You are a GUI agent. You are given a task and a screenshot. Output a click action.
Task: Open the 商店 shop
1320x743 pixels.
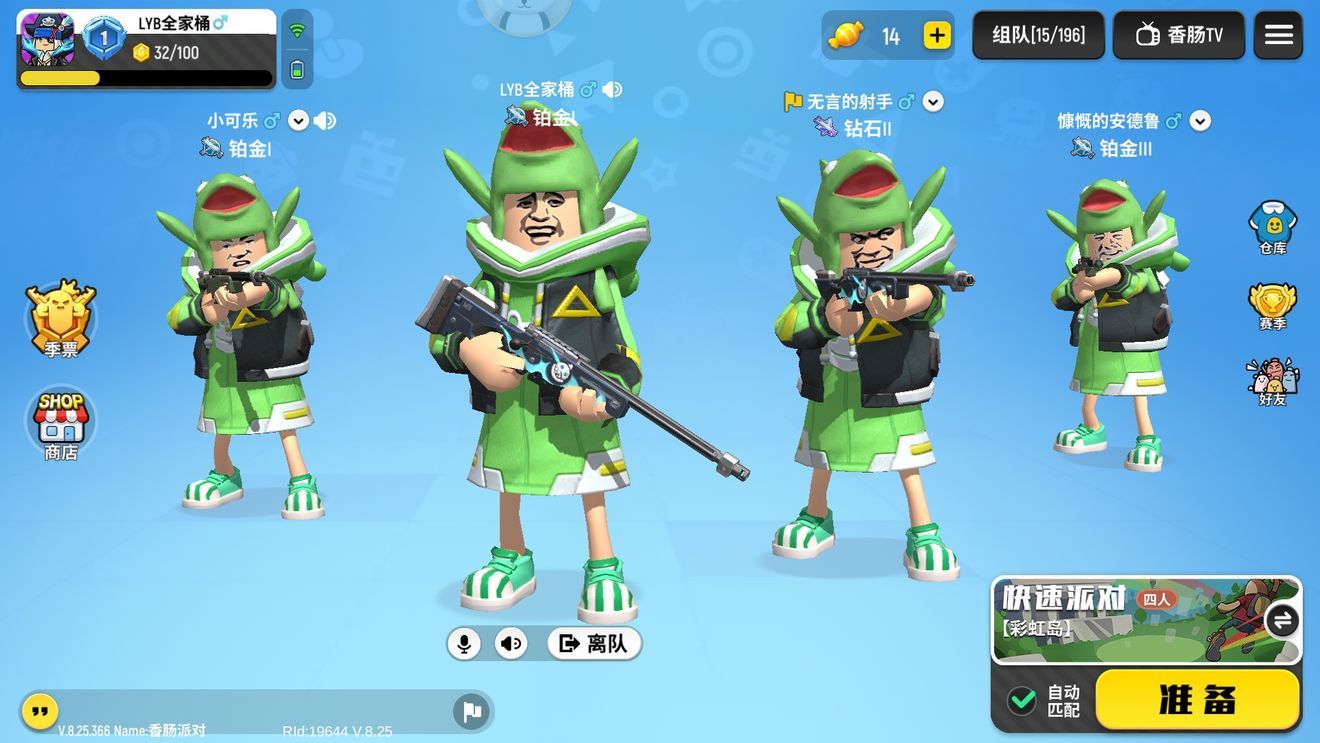tap(61, 424)
